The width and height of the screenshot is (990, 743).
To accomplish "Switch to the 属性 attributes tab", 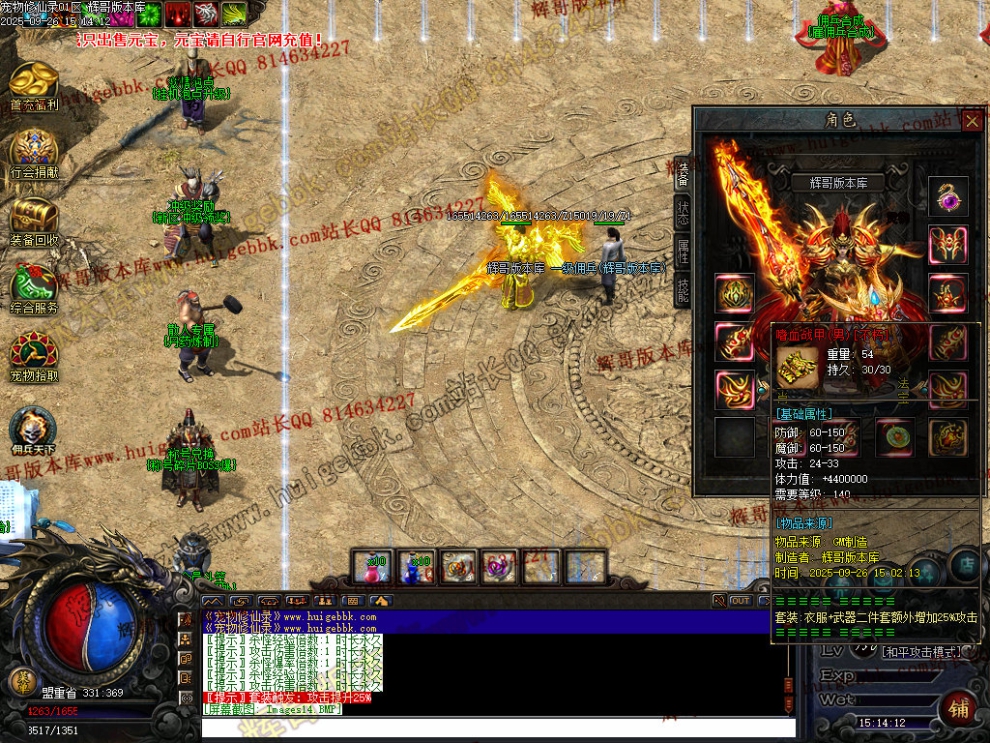I will pyautogui.click(x=683, y=251).
